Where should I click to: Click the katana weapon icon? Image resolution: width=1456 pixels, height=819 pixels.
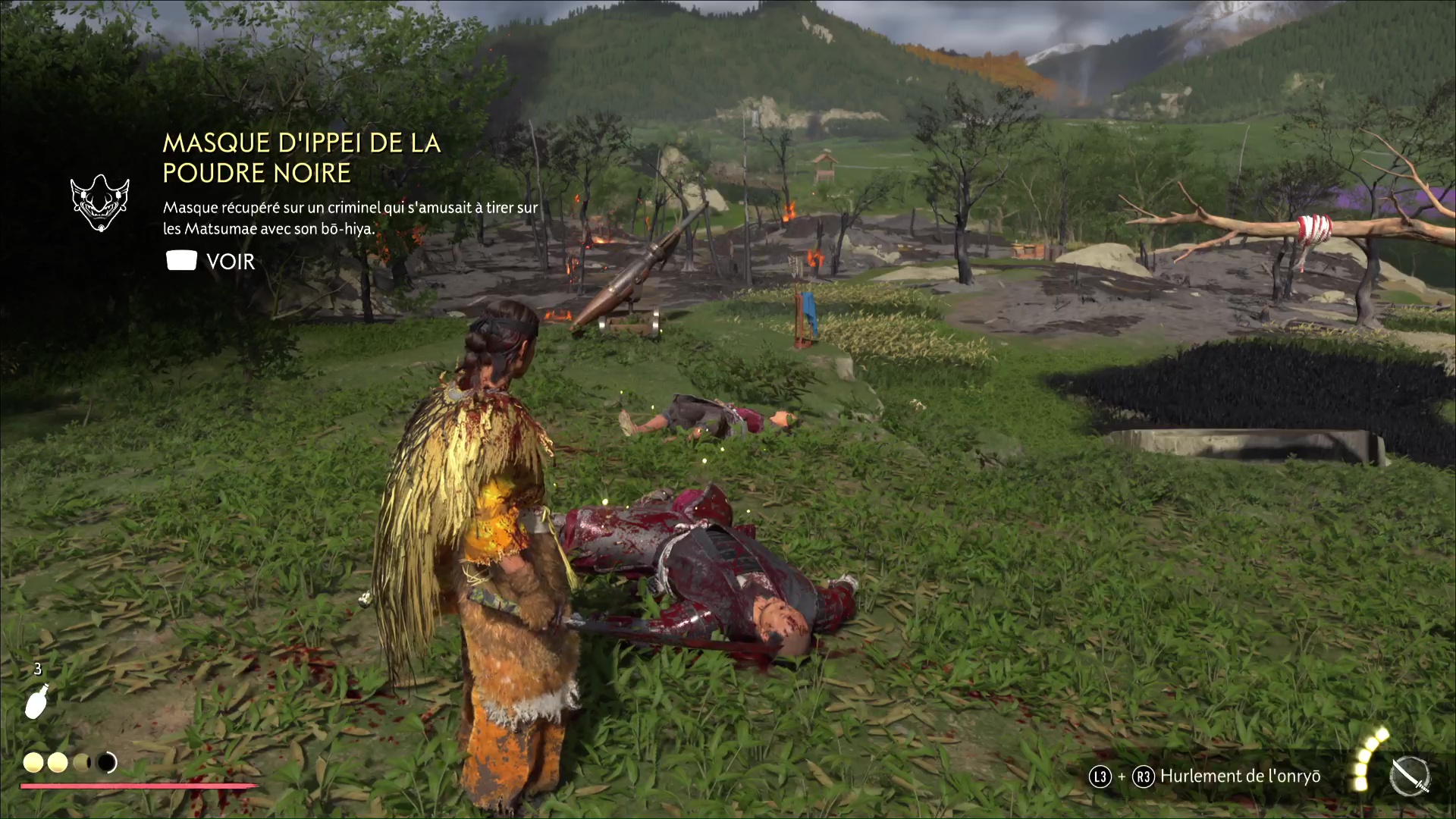(x=1410, y=777)
